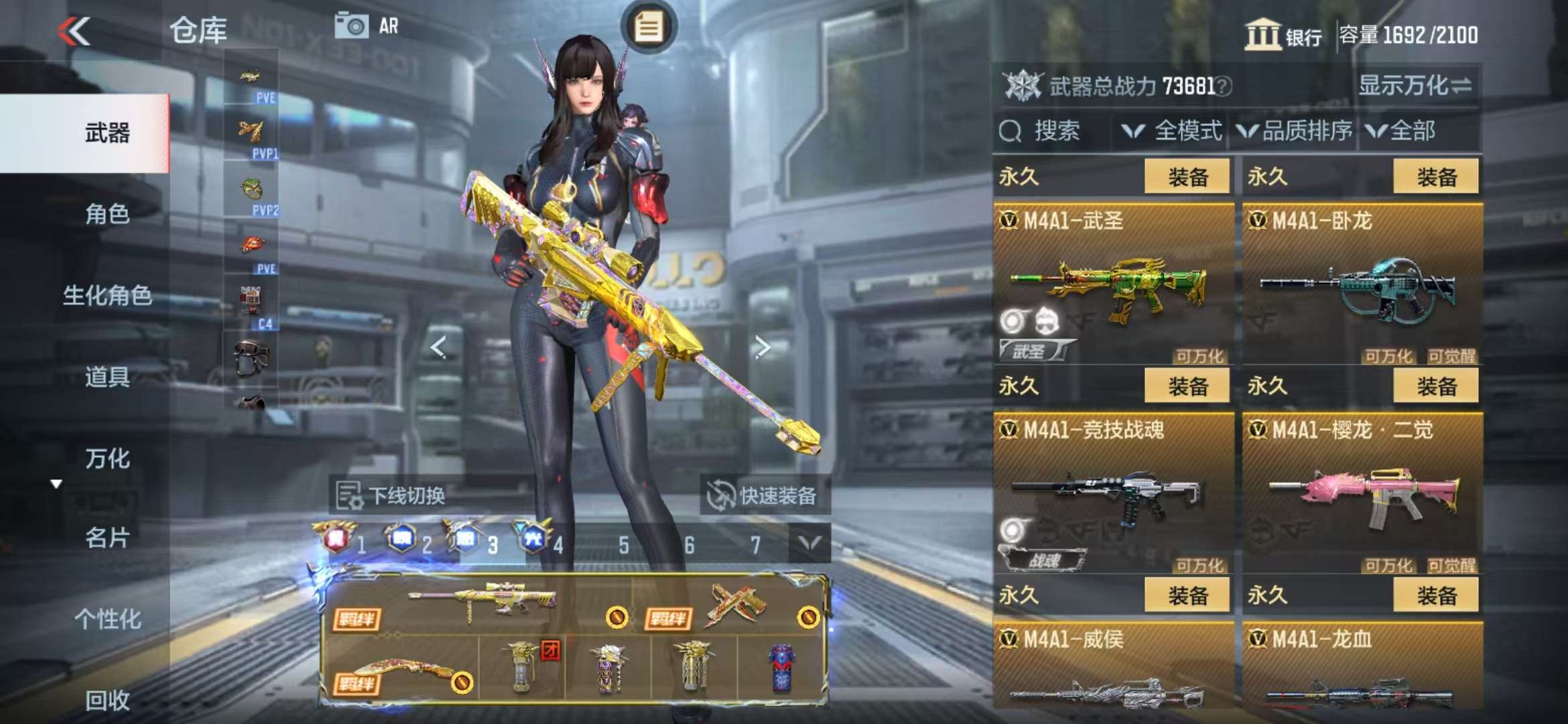Open the 个性化 personalization tab
The width and height of the screenshot is (1568, 724).
(x=107, y=619)
